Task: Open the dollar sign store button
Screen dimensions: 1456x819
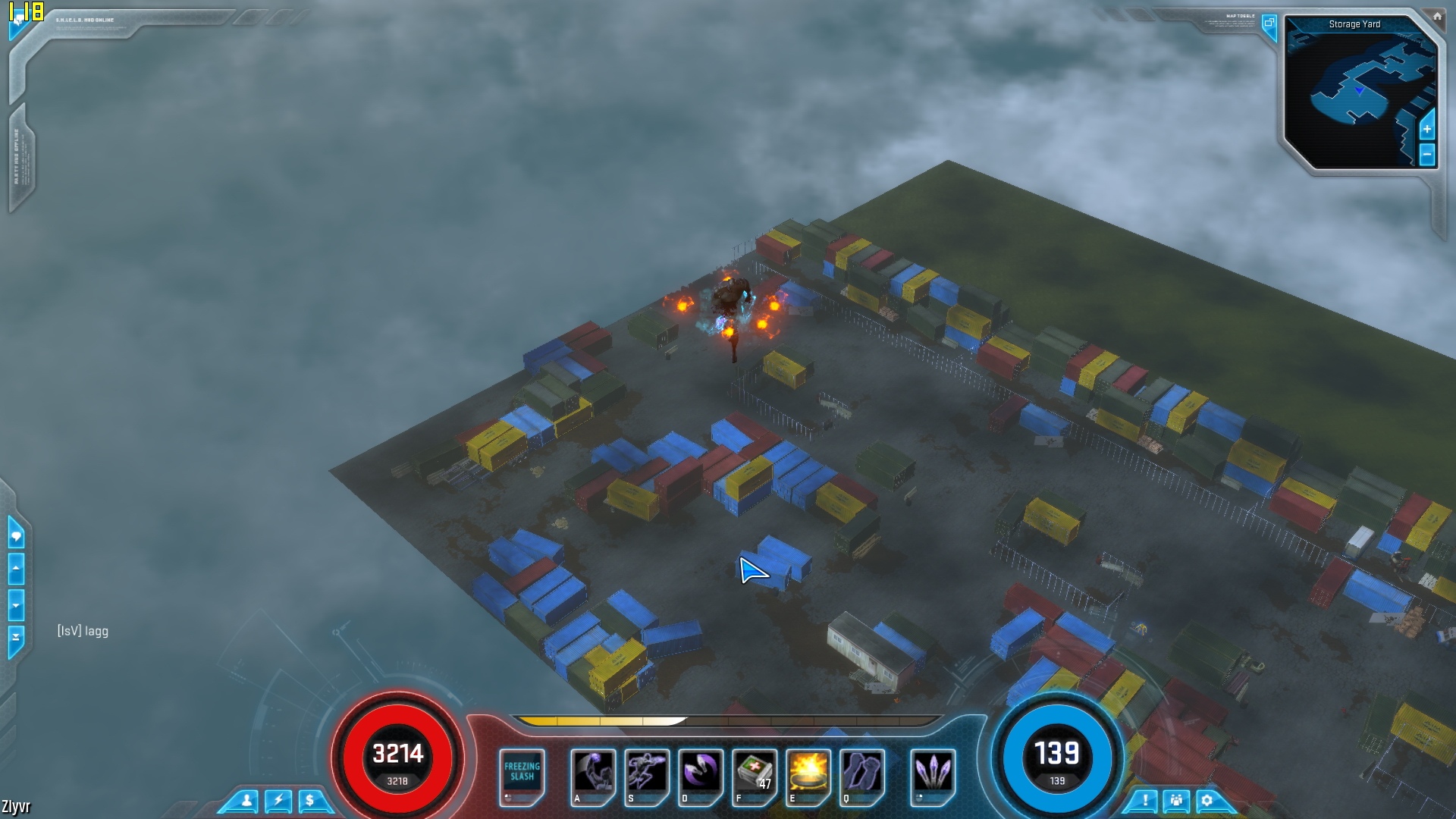Action: coord(309,801)
